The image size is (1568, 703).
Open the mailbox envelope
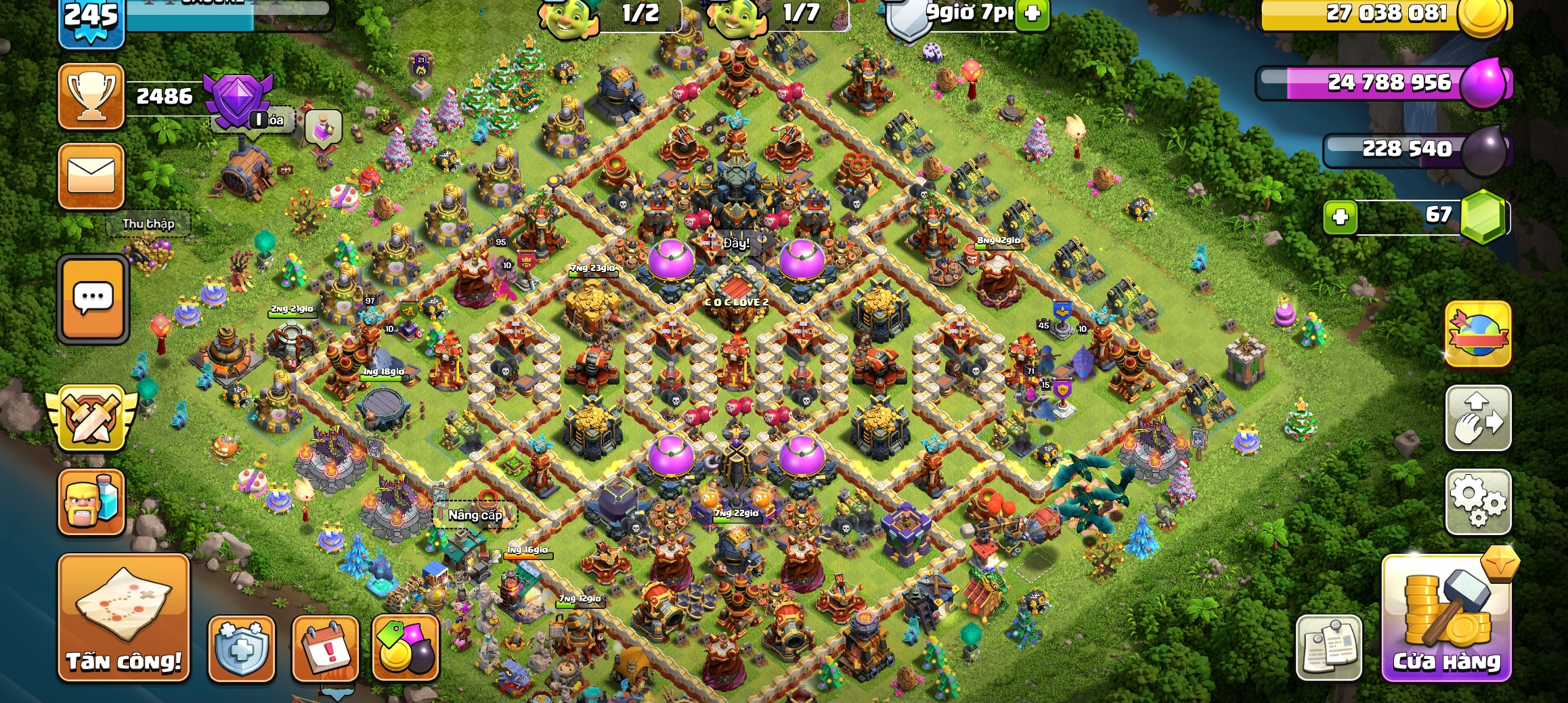(x=91, y=175)
